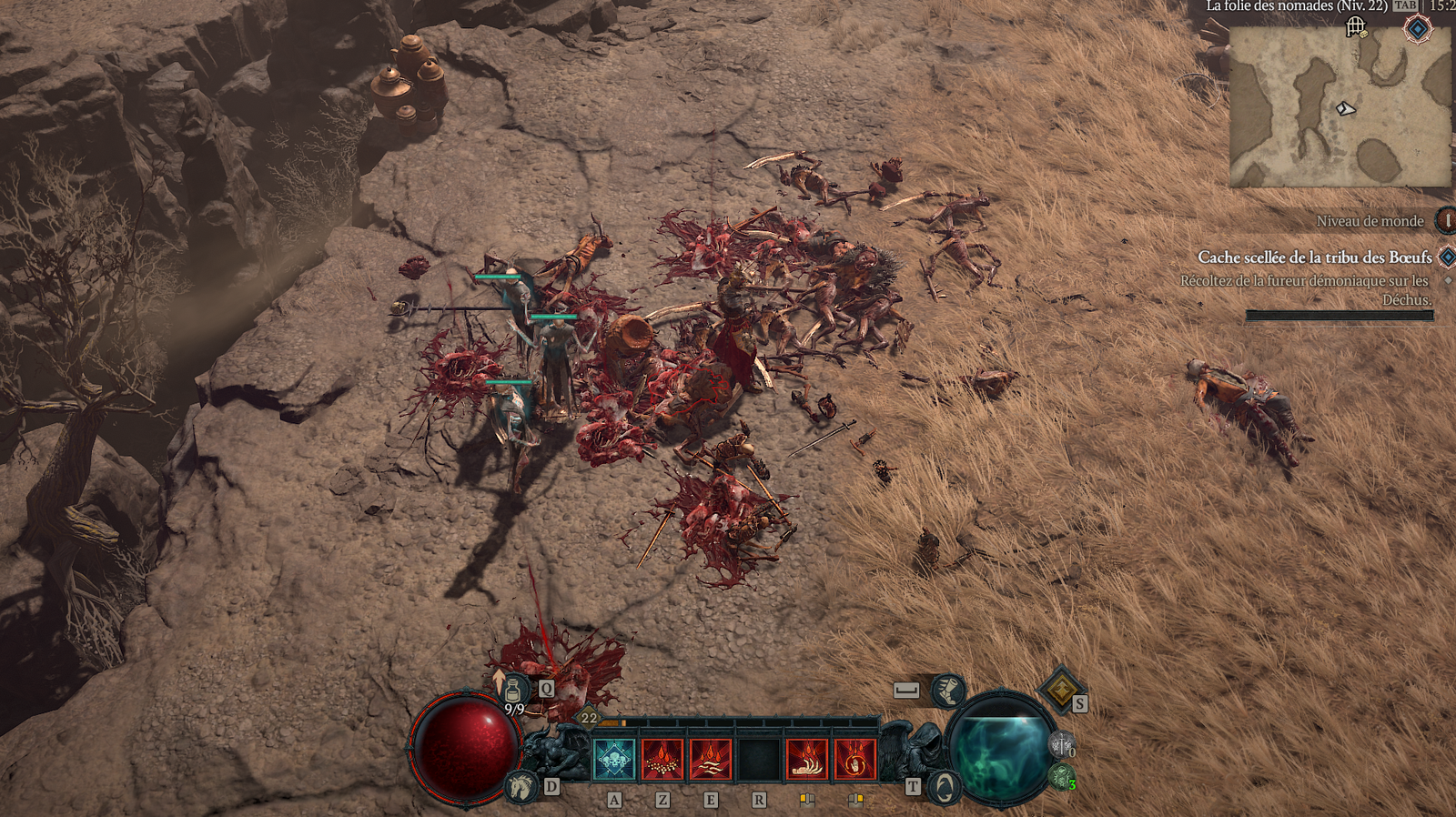Select the blue diamond quest marker on the minimap
The width and height of the screenshot is (1456, 817).
point(1417,29)
